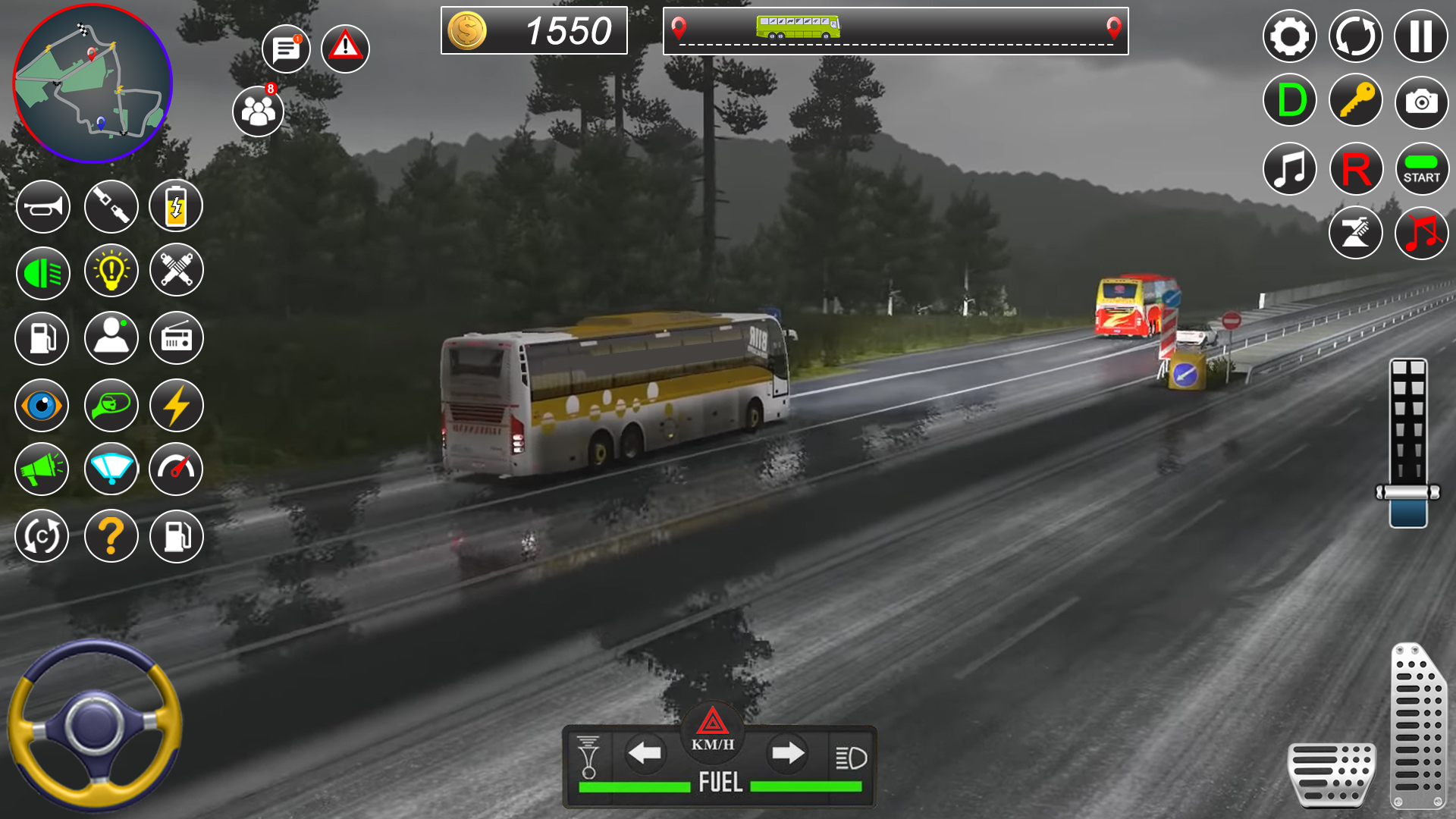
Task: Switch camera view using the eye icon
Action: pyautogui.click(x=42, y=404)
